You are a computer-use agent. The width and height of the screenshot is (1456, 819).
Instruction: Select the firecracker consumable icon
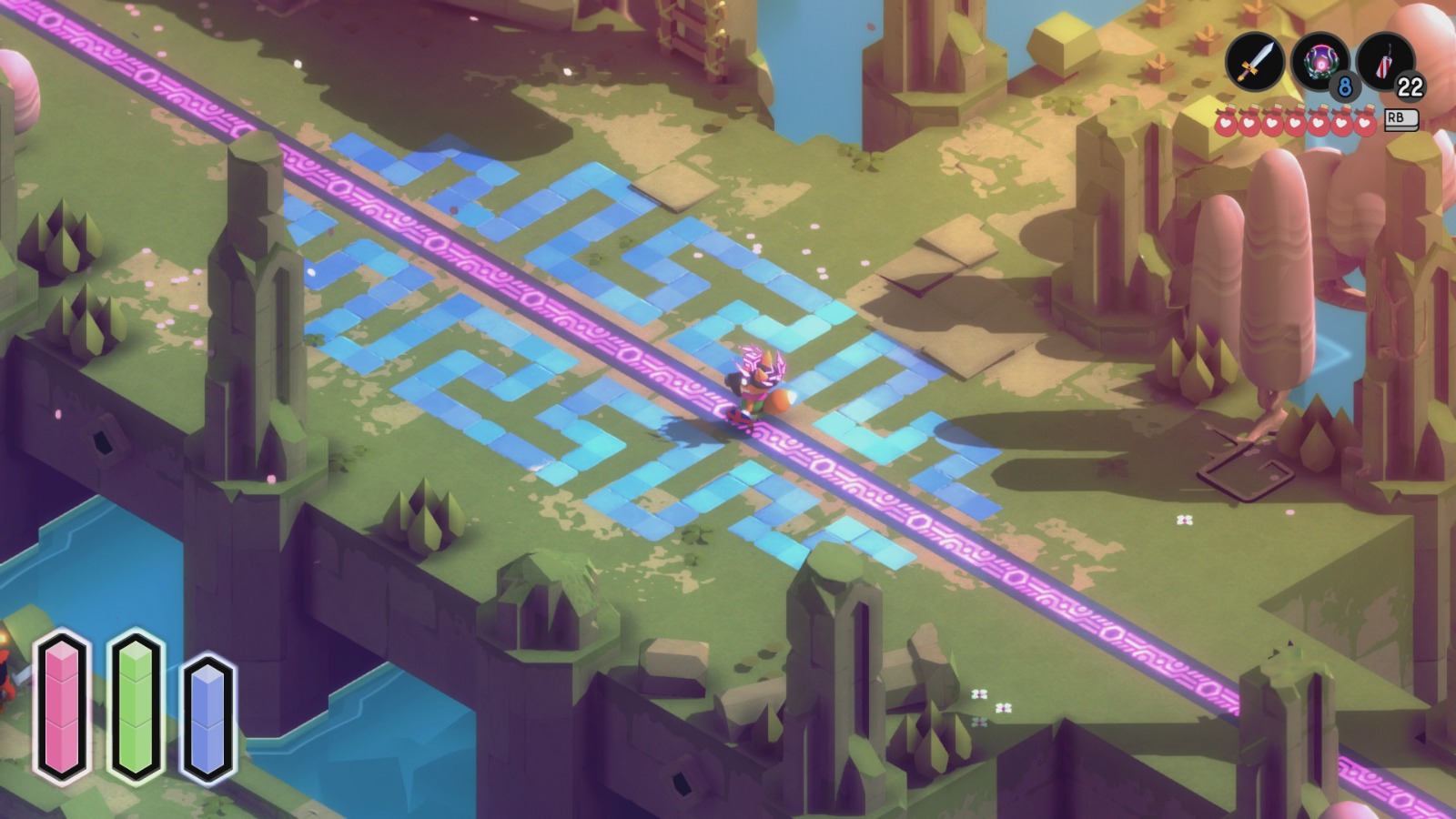1384,62
